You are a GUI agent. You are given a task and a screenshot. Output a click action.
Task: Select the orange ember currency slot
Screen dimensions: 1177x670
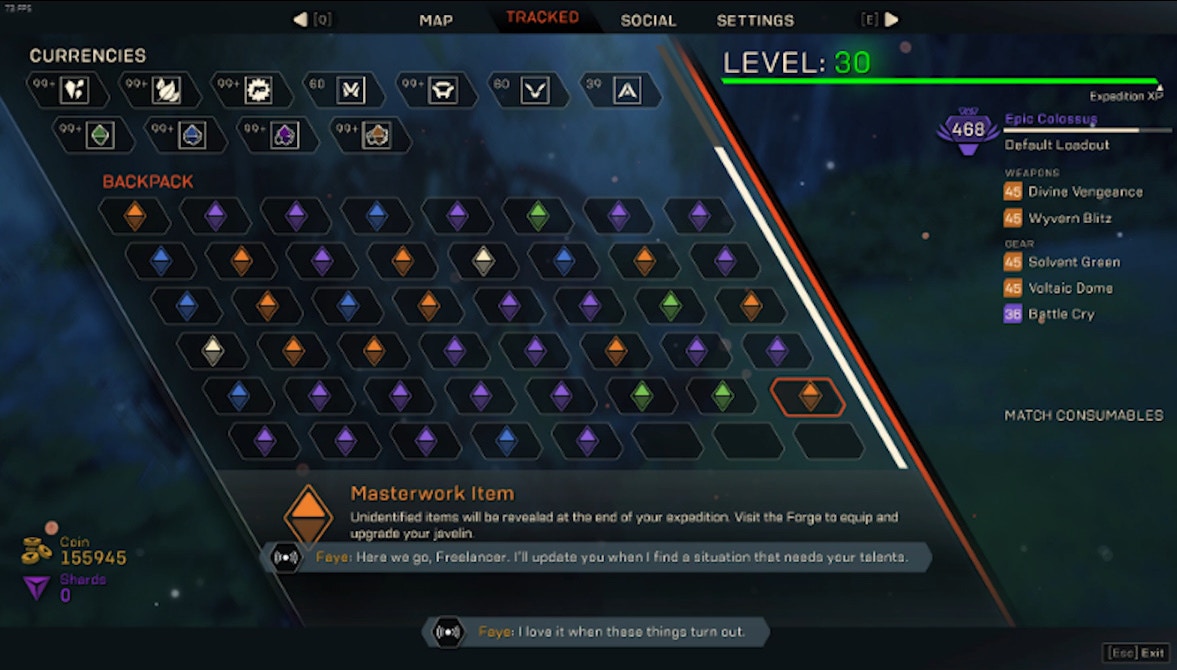pos(376,135)
